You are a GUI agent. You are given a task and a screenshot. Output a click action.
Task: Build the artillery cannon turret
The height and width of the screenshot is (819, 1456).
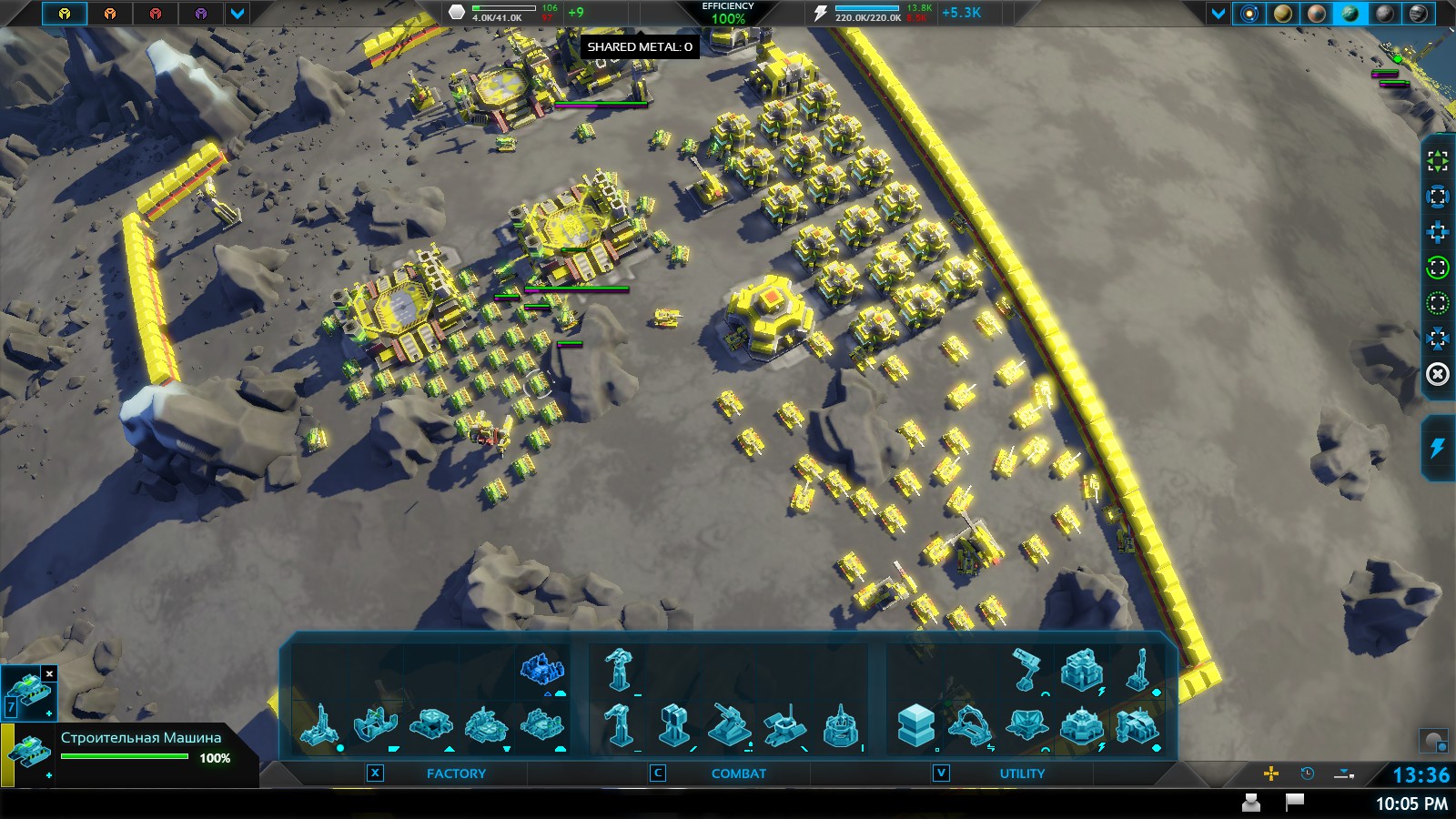click(728, 726)
